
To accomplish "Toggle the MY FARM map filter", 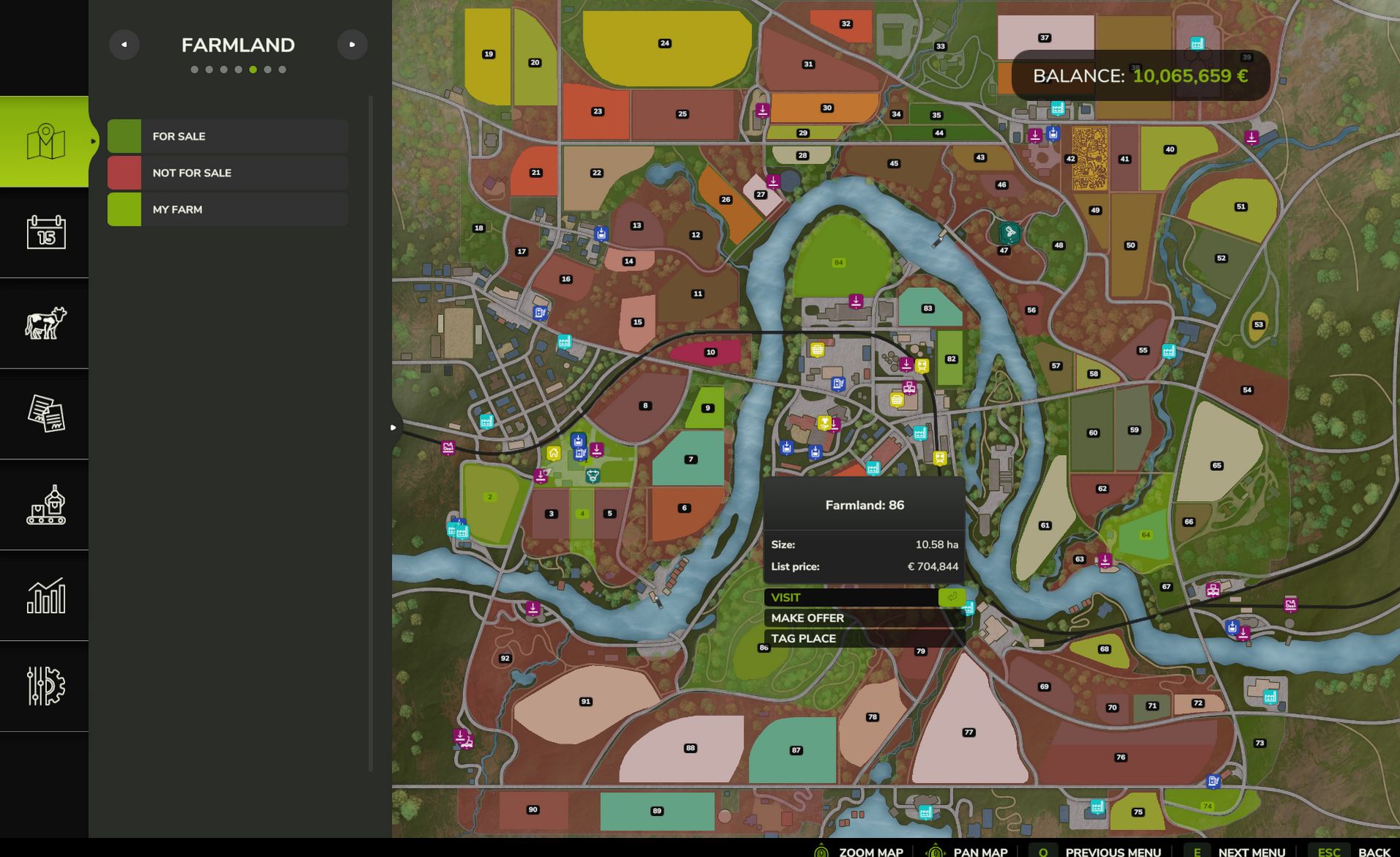I will tap(227, 209).
